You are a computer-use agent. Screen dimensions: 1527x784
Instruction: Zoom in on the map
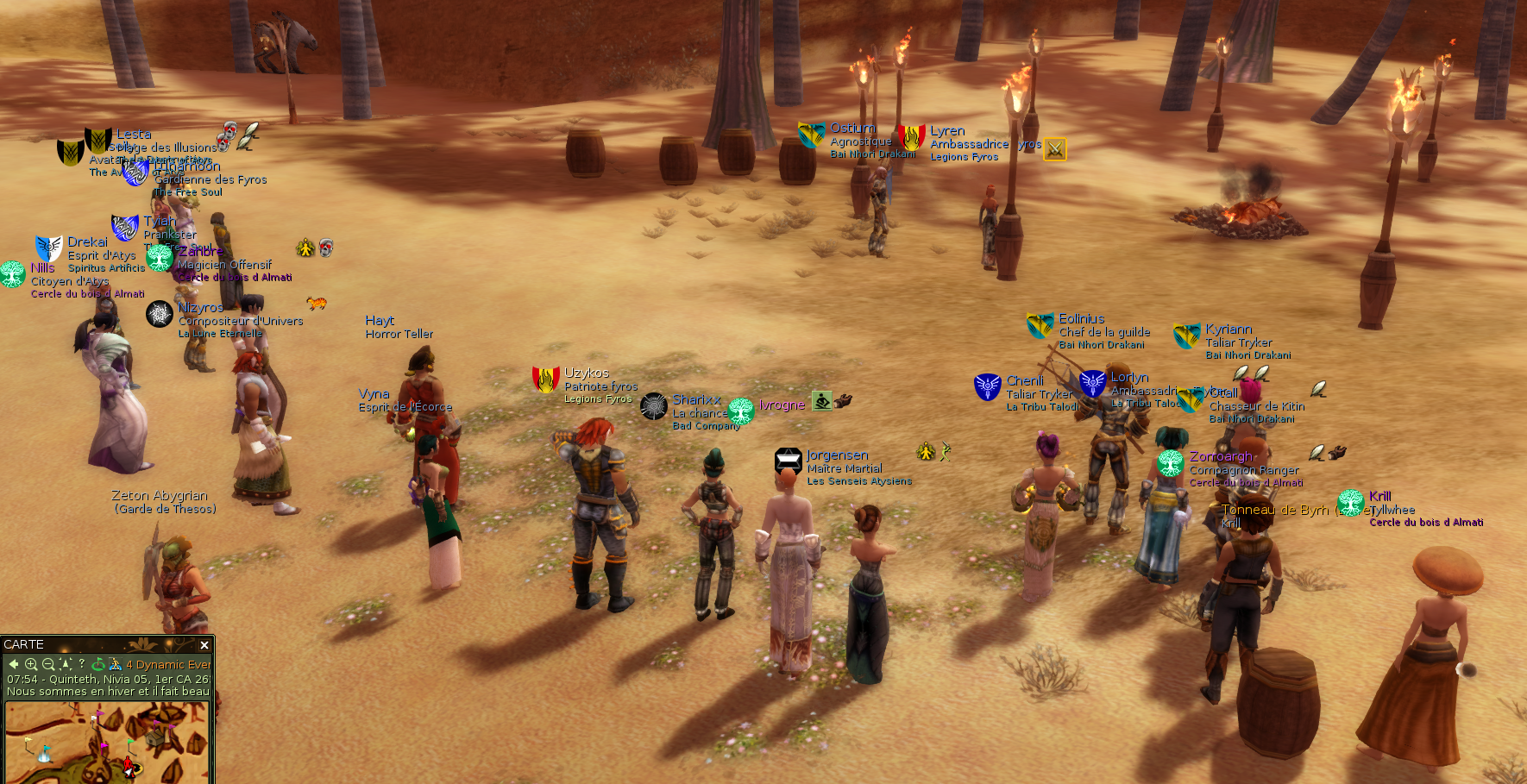(x=31, y=664)
